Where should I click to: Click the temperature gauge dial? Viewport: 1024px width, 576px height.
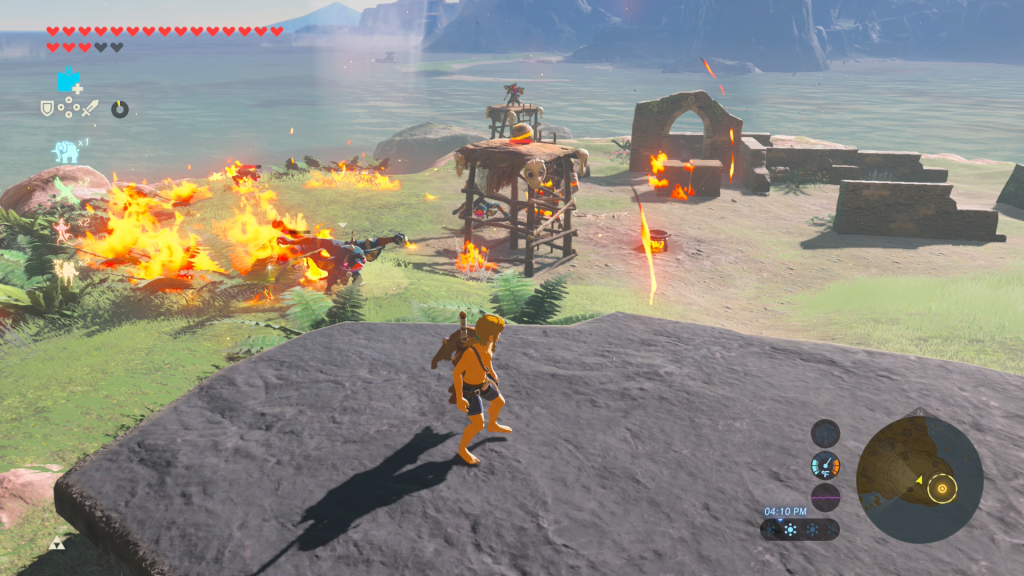pos(825,465)
